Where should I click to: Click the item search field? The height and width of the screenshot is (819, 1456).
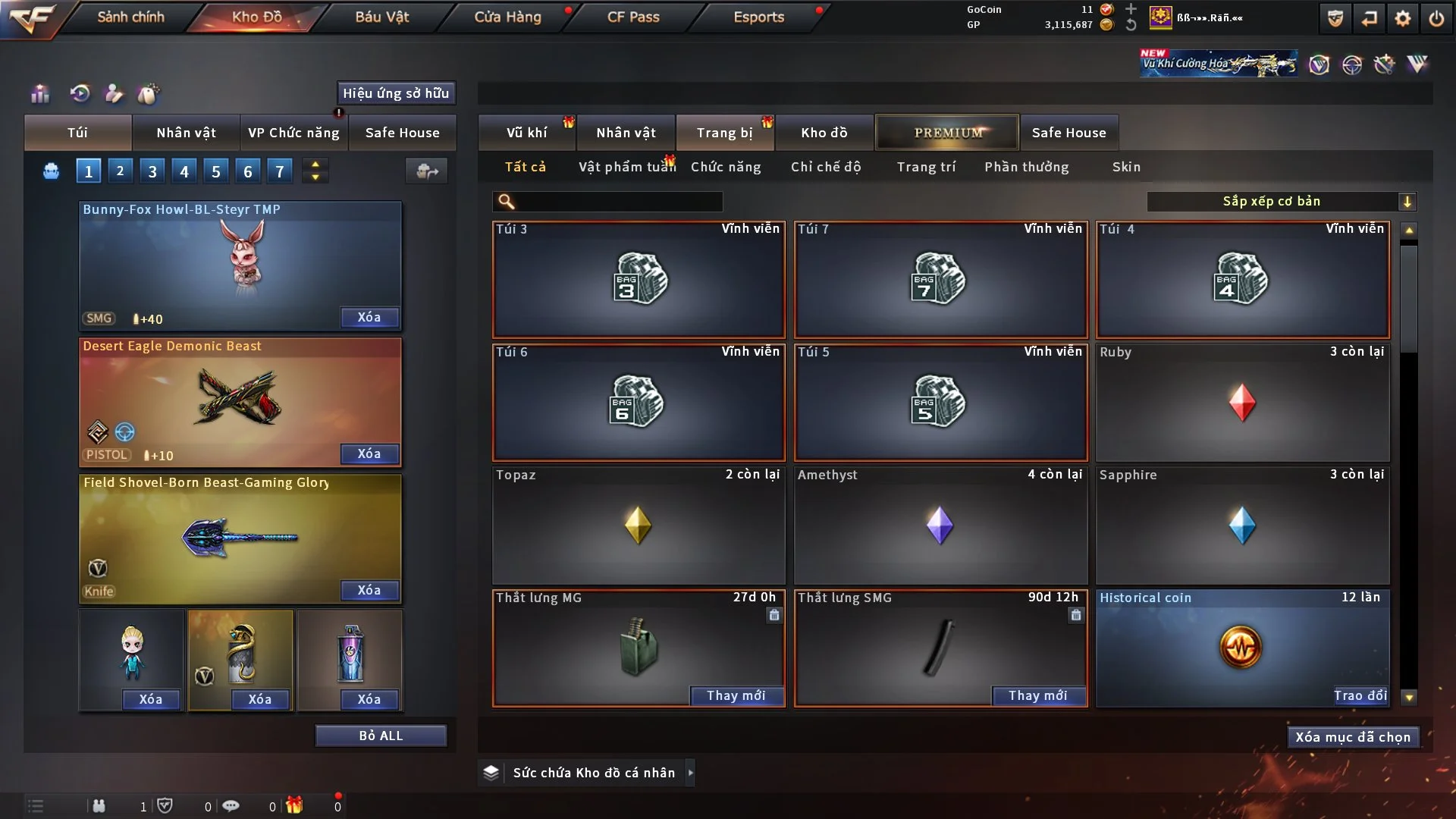click(618, 202)
